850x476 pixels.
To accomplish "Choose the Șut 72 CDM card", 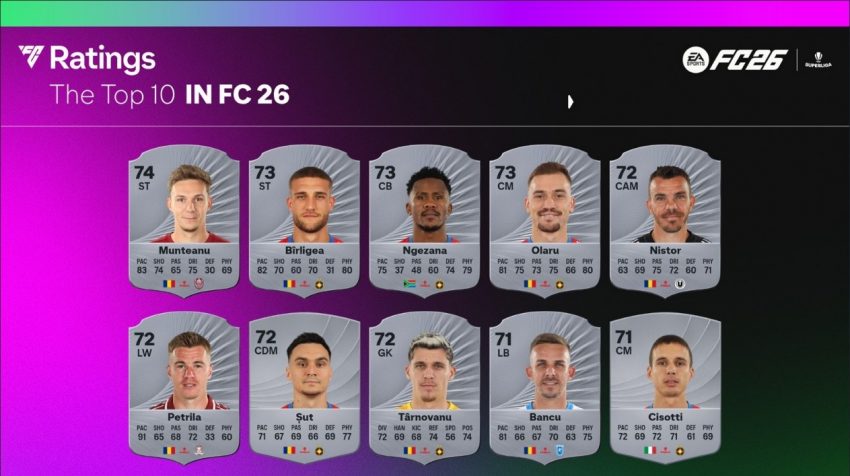I will coord(304,385).
